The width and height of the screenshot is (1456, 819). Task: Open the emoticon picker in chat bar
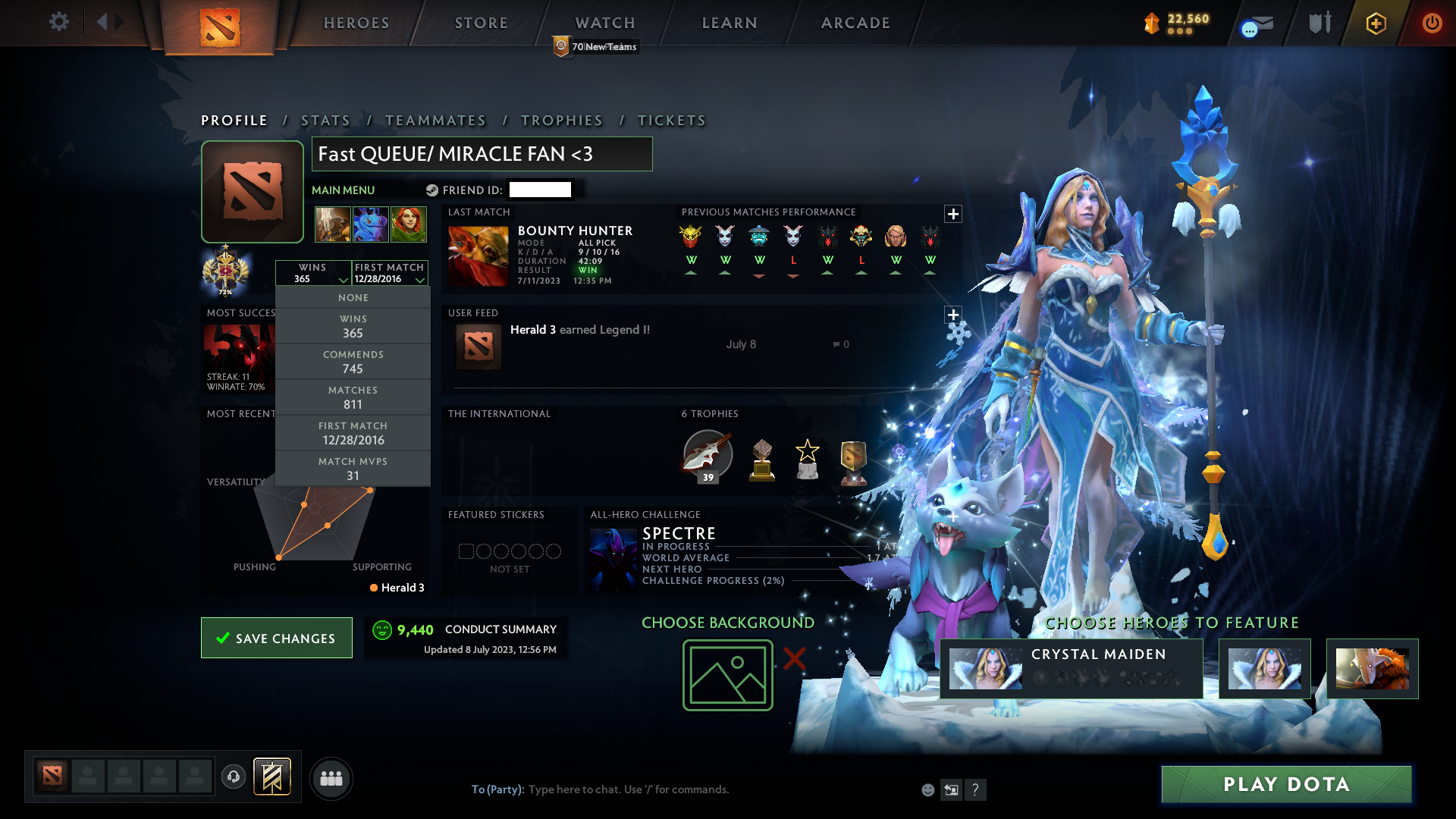pyautogui.click(x=927, y=789)
